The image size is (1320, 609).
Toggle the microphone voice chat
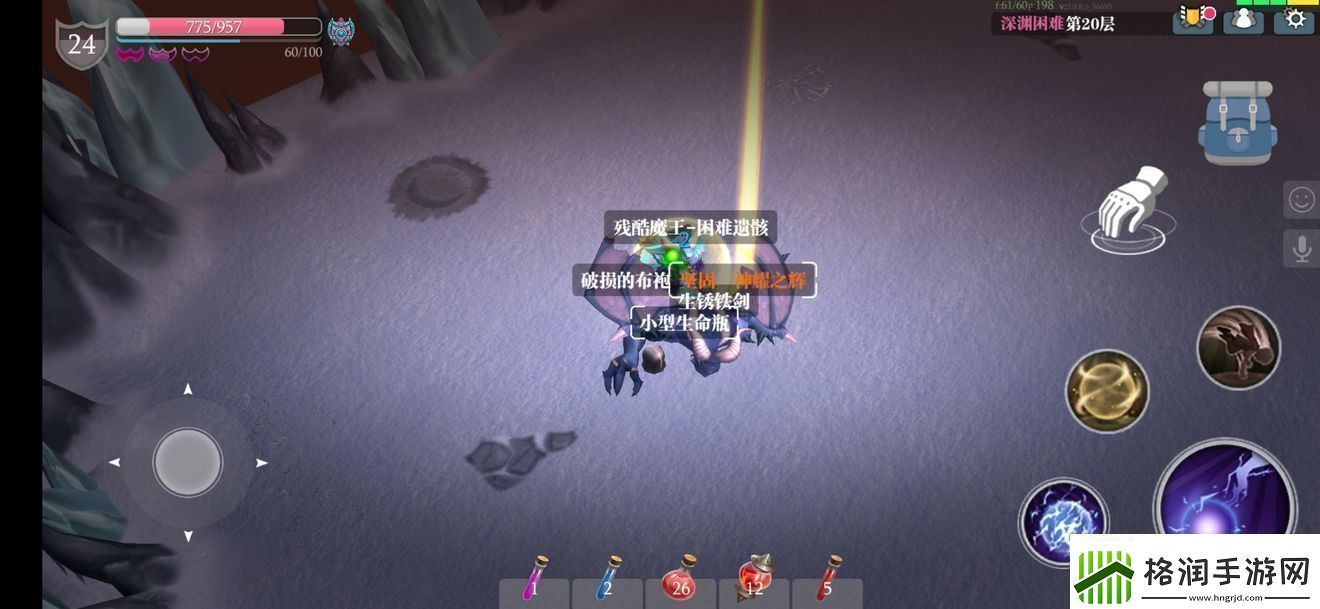point(1301,249)
